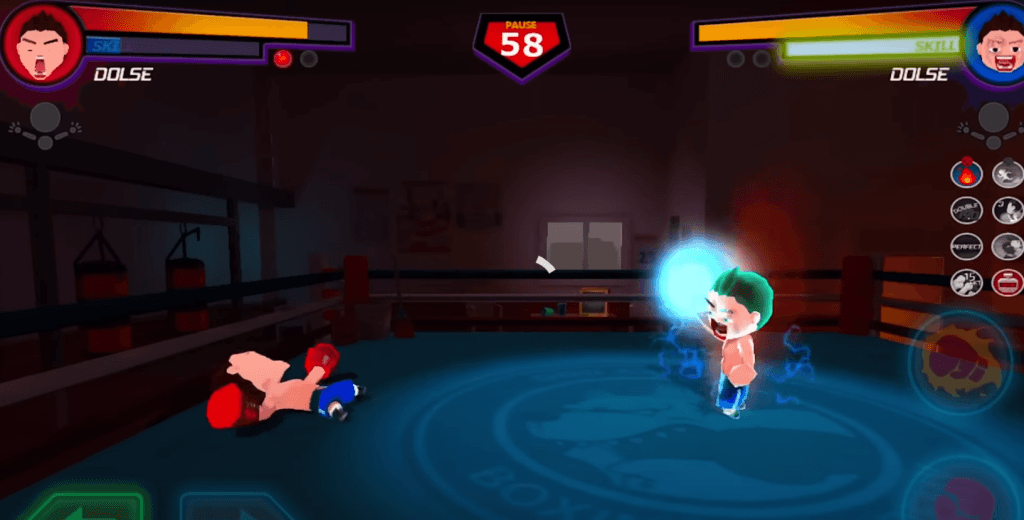This screenshot has height=520, width=1024.
Task: Choose the Perfect skill badge
Action: click(x=966, y=246)
